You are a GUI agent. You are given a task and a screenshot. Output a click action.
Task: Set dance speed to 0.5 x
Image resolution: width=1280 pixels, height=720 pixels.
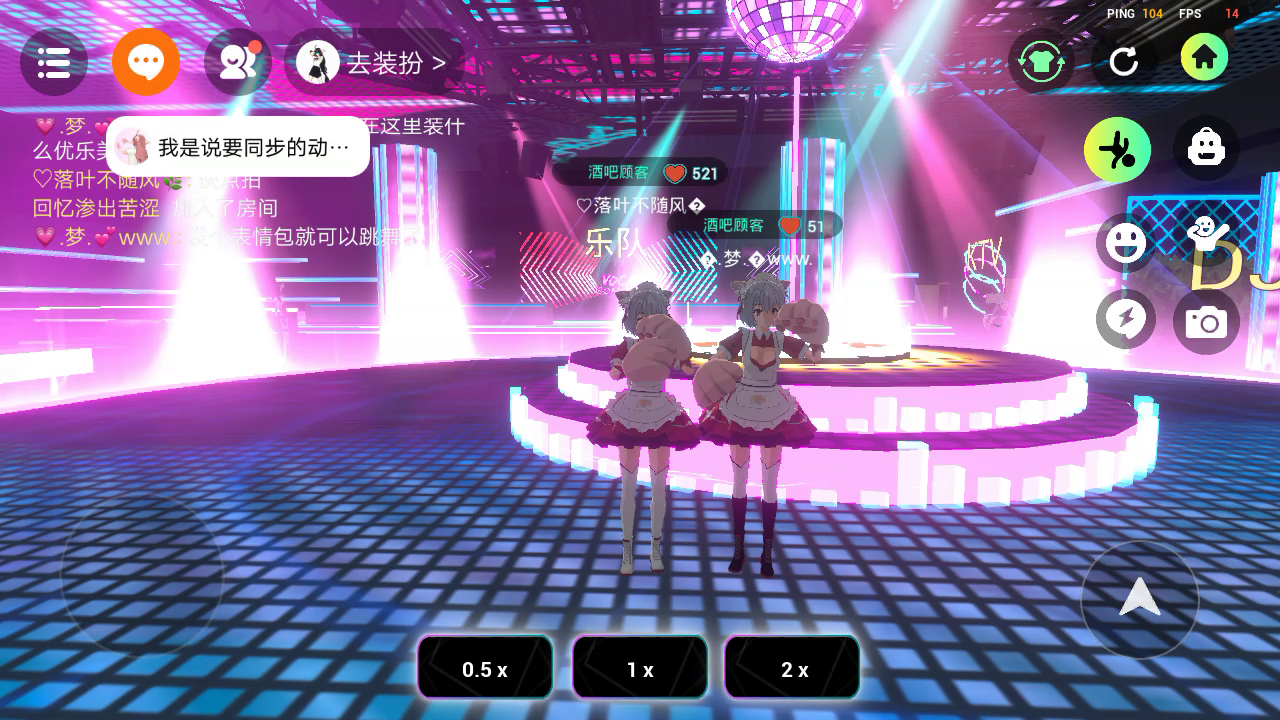click(485, 668)
